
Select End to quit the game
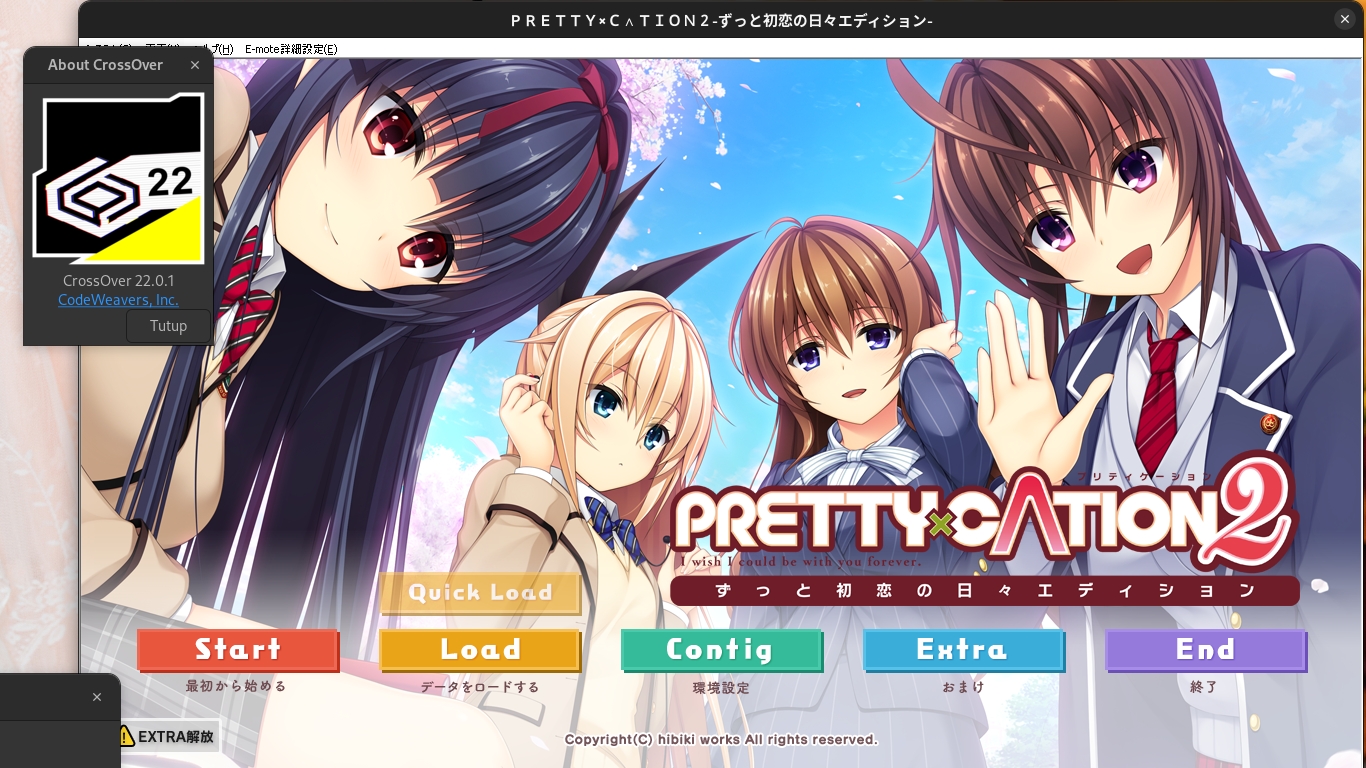pos(1206,650)
